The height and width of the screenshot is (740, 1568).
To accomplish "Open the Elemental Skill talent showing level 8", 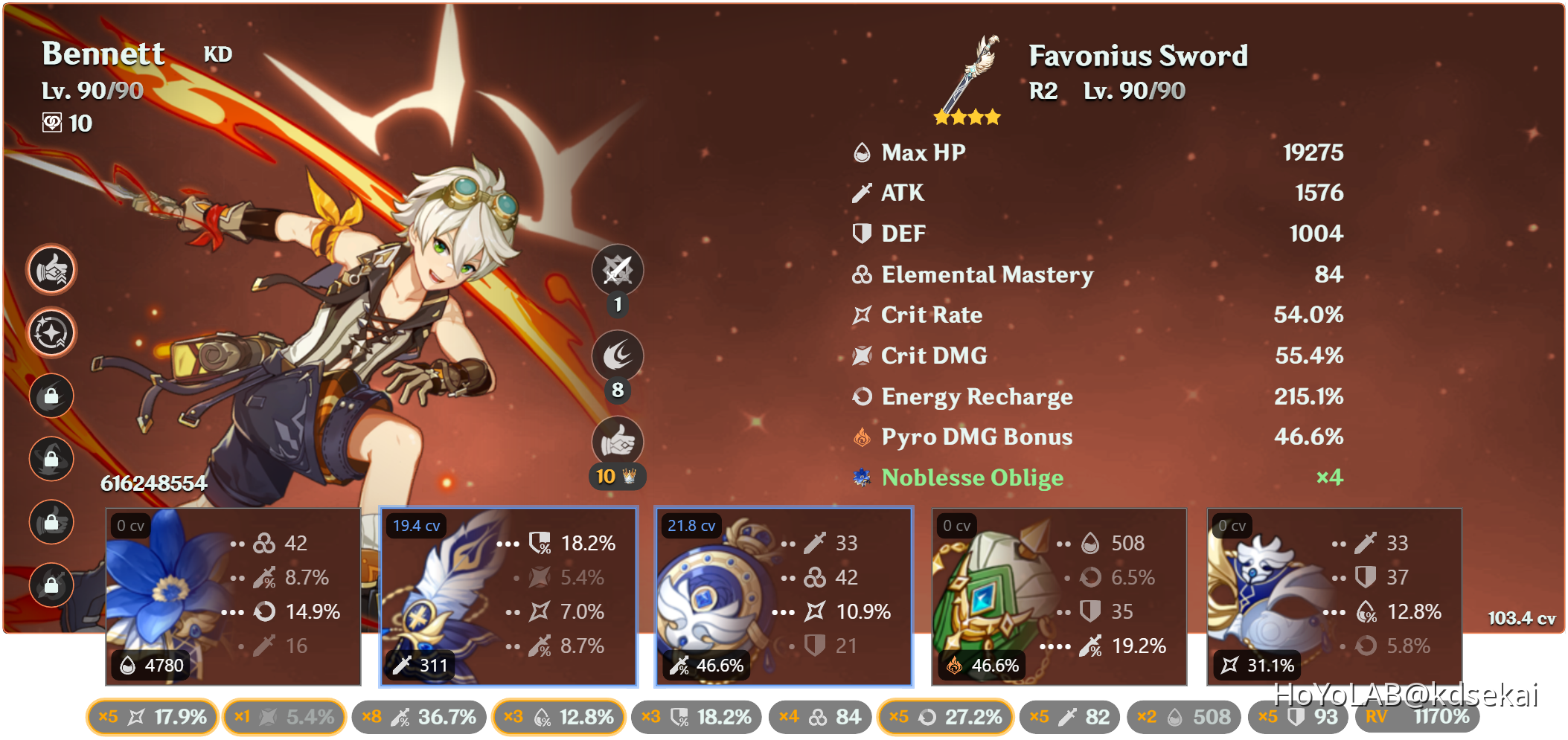I will pos(617,355).
